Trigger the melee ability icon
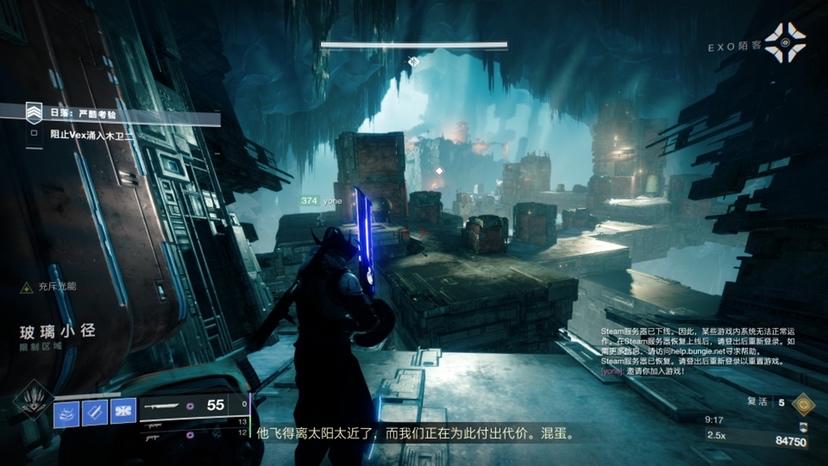The height and width of the screenshot is (466, 828). pyautogui.click(x=95, y=411)
